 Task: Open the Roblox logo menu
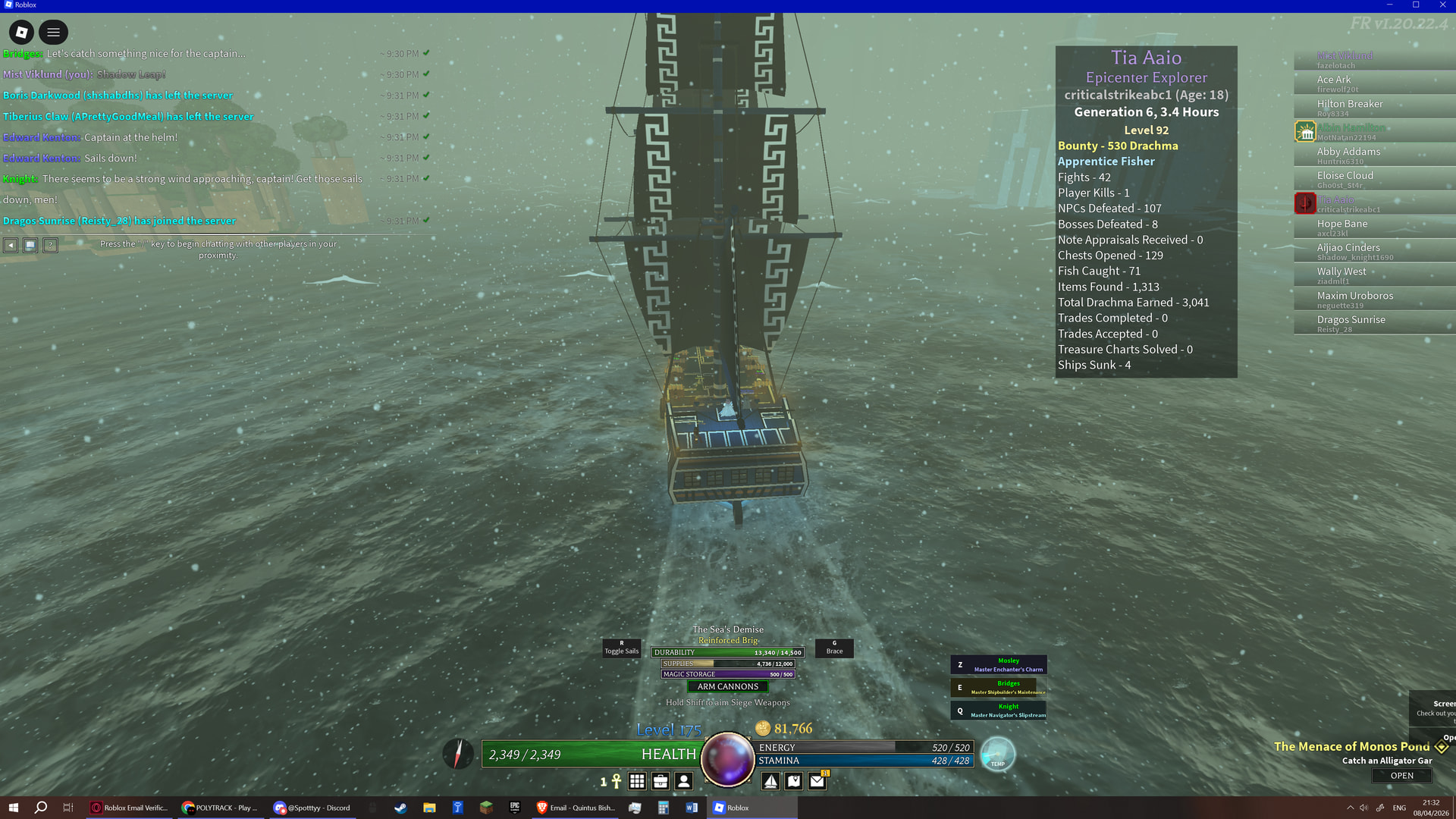[x=21, y=32]
